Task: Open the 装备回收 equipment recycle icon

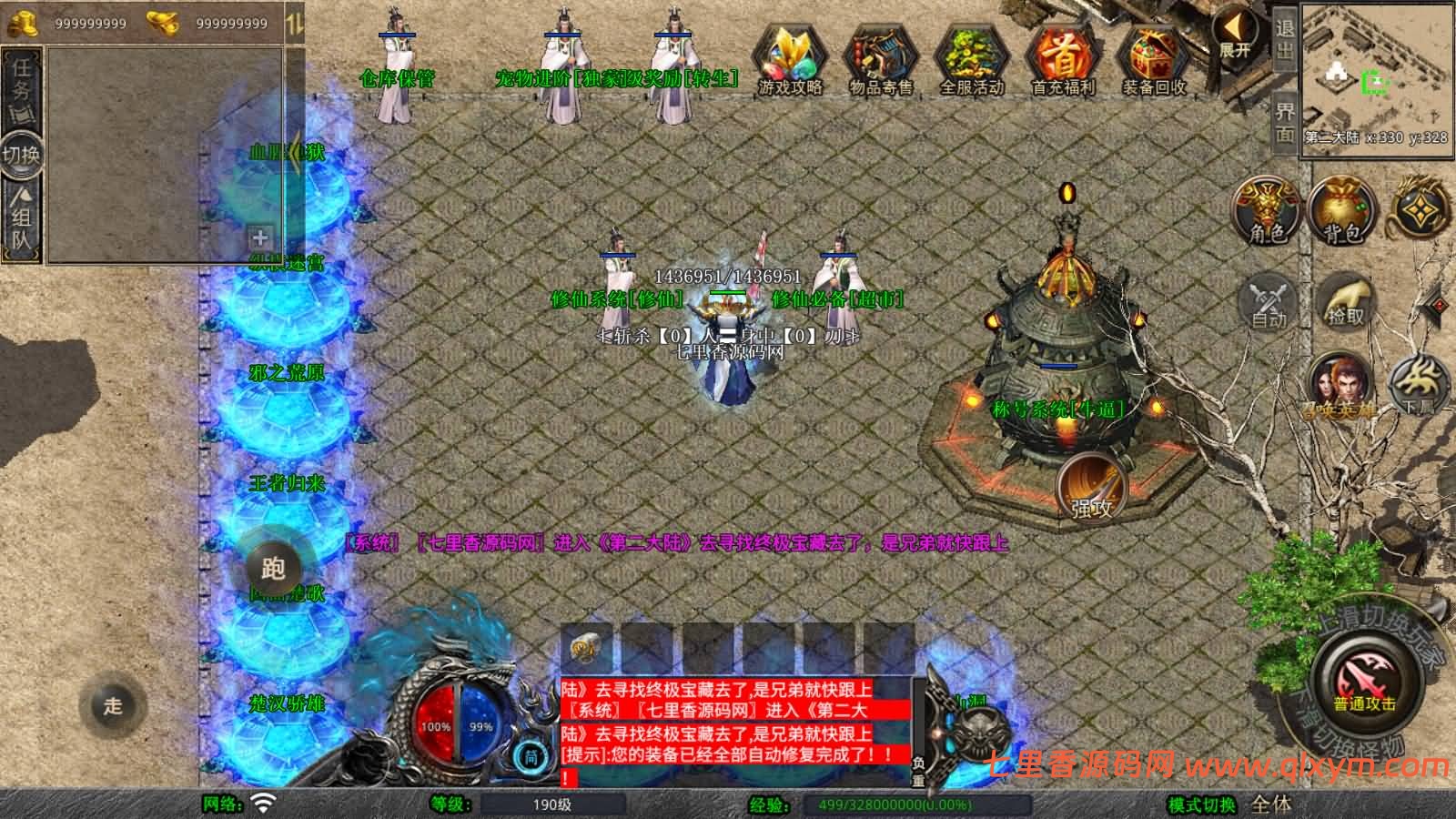Action: pos(1152,55)
